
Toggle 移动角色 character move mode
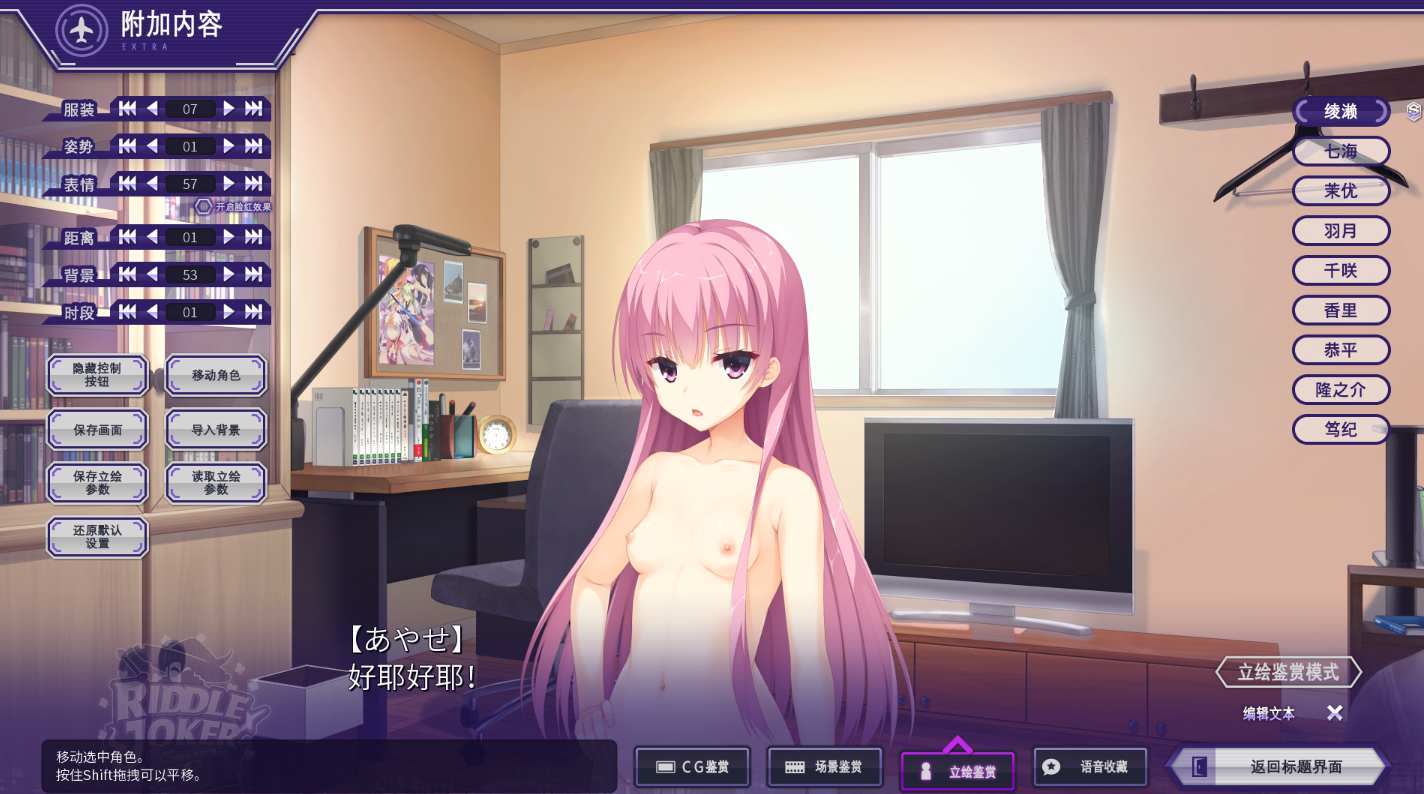tap(216, 375)
